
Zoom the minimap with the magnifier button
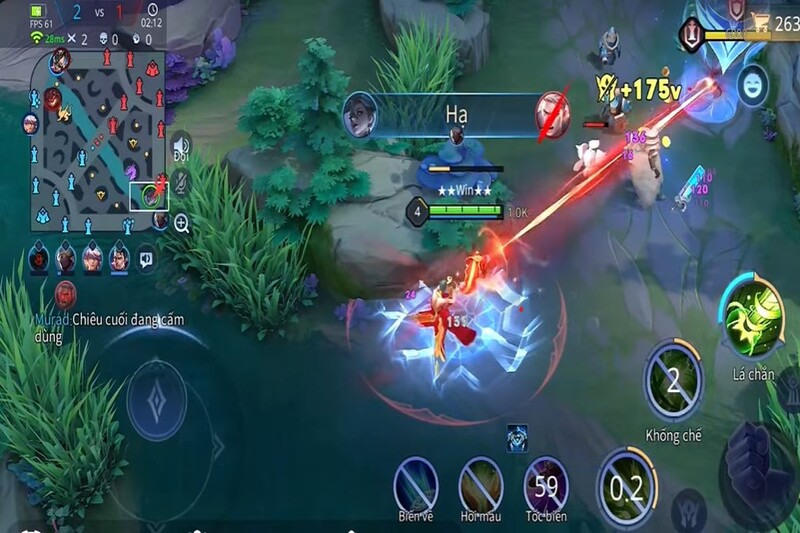[x=181, y=225]
